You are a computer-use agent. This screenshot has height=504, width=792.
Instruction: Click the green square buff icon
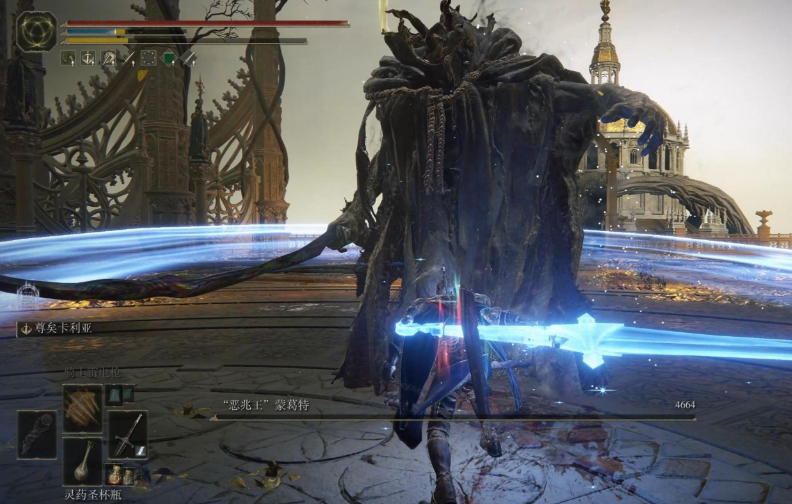pyautogui.click(x=168, y=58)
